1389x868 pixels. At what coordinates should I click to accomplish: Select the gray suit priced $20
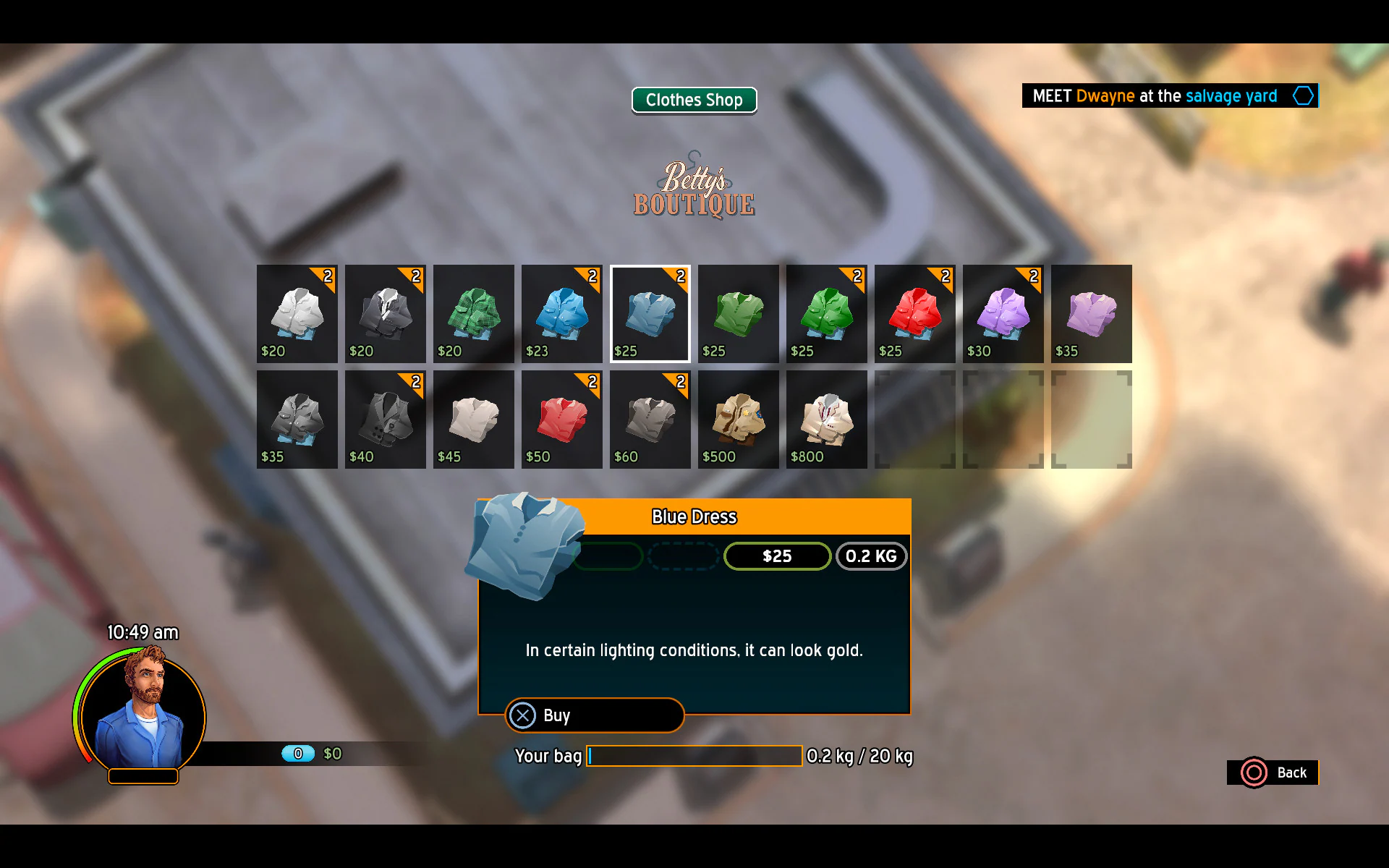385,313
